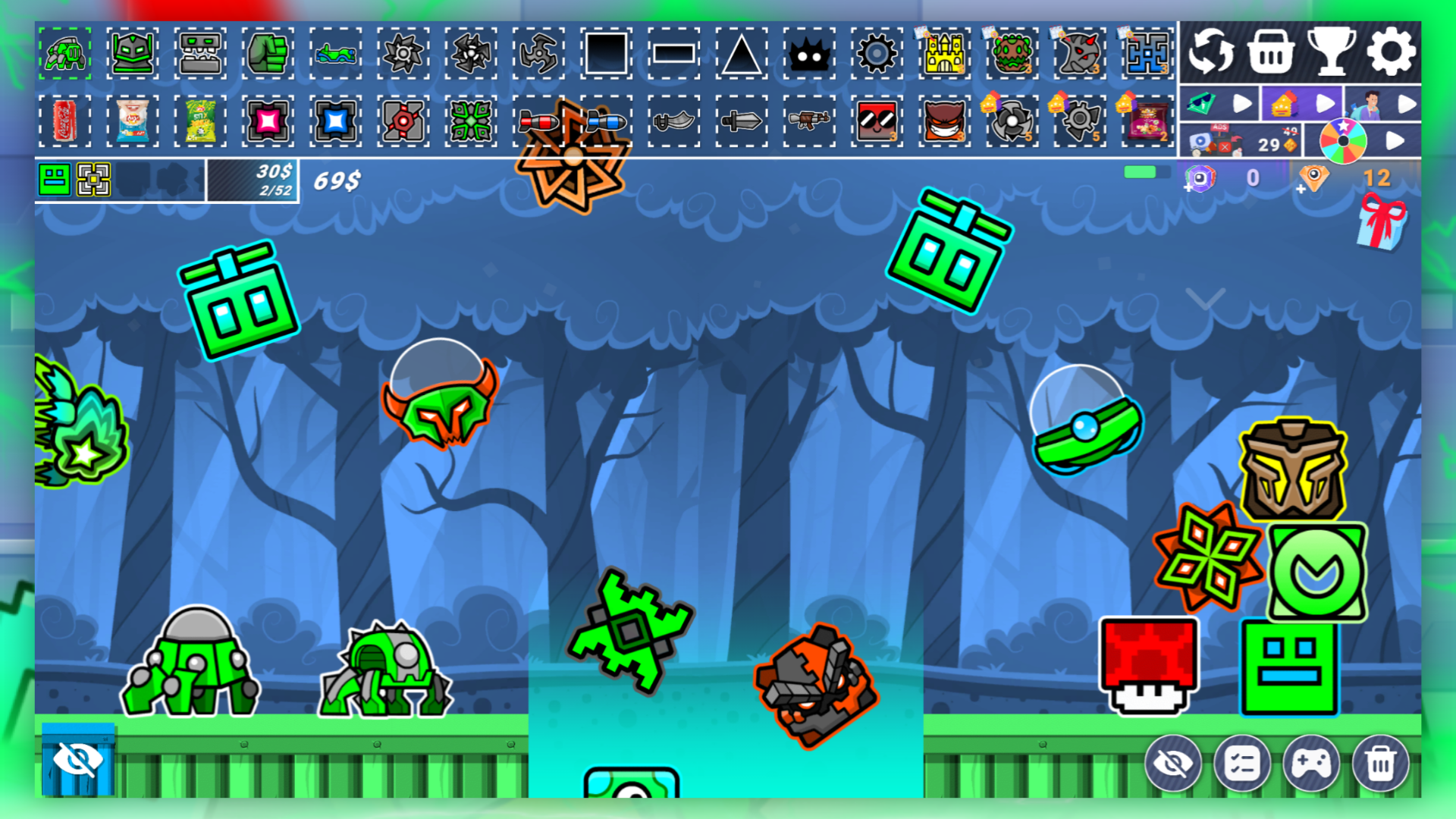Select the yellow castle inventory item
Image resolution: width=1456 pixels, height=819 pixels.
[943, 53]
